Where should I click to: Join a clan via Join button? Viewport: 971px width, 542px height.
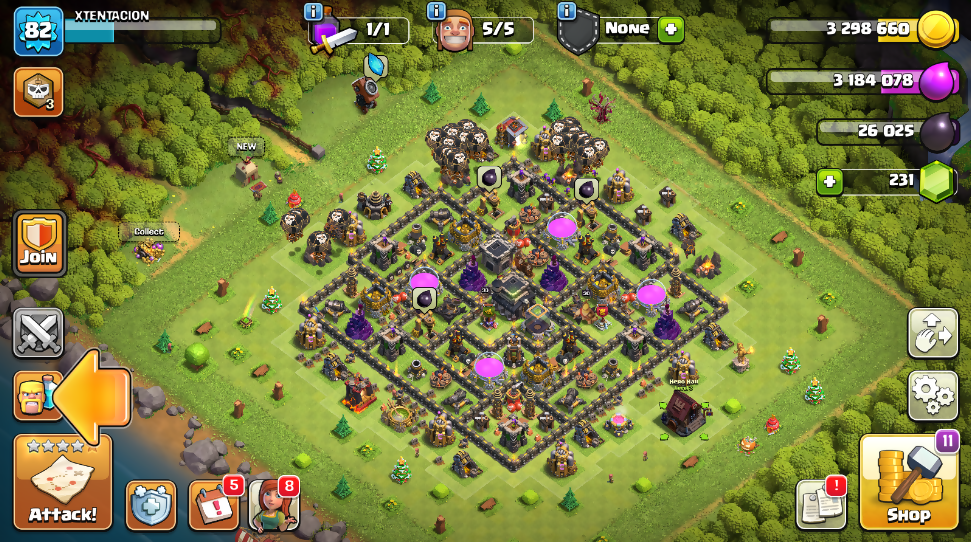click(x=40, y=243)
